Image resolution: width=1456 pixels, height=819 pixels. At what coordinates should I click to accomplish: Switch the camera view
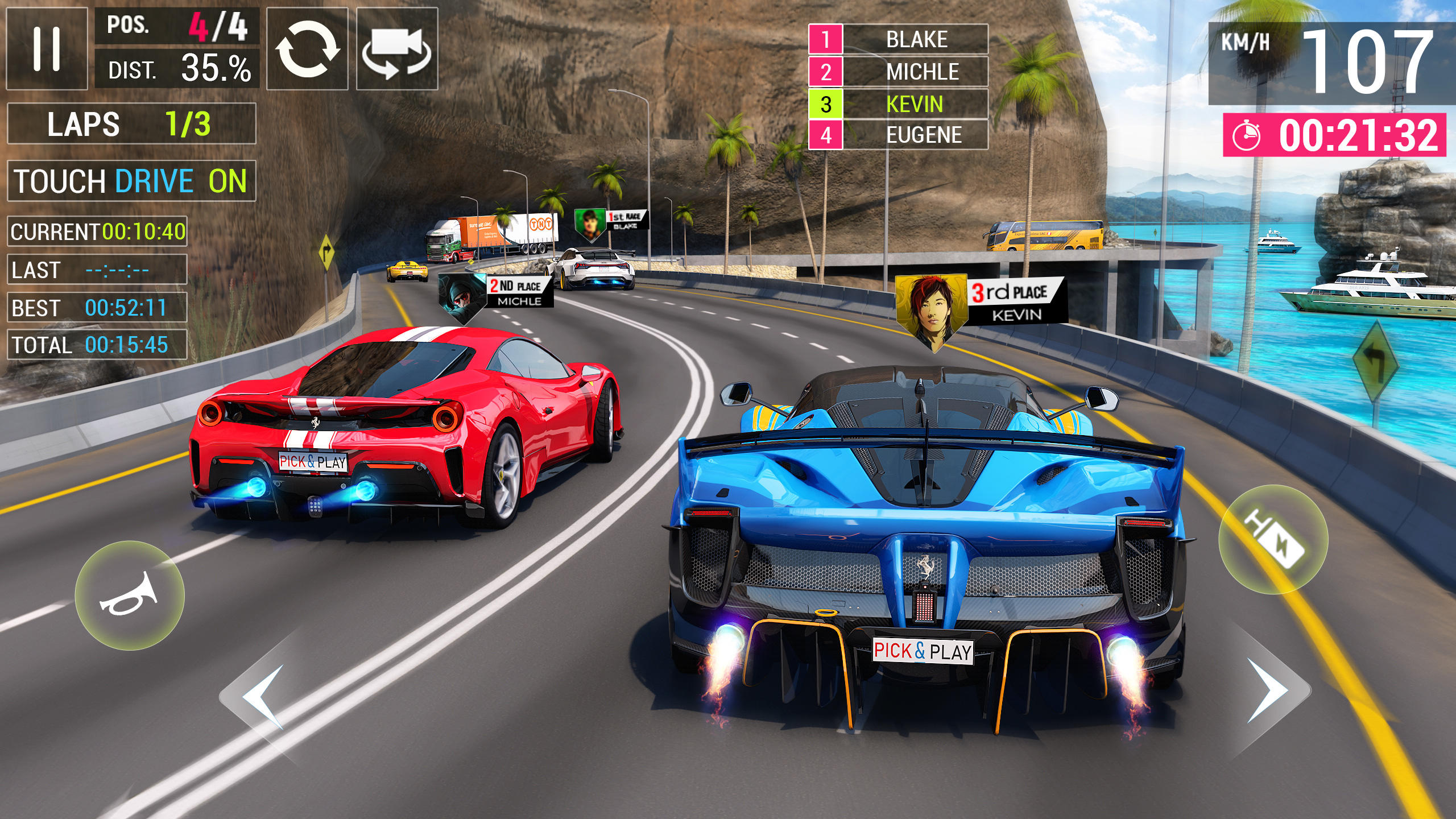[x=397, y=48]
